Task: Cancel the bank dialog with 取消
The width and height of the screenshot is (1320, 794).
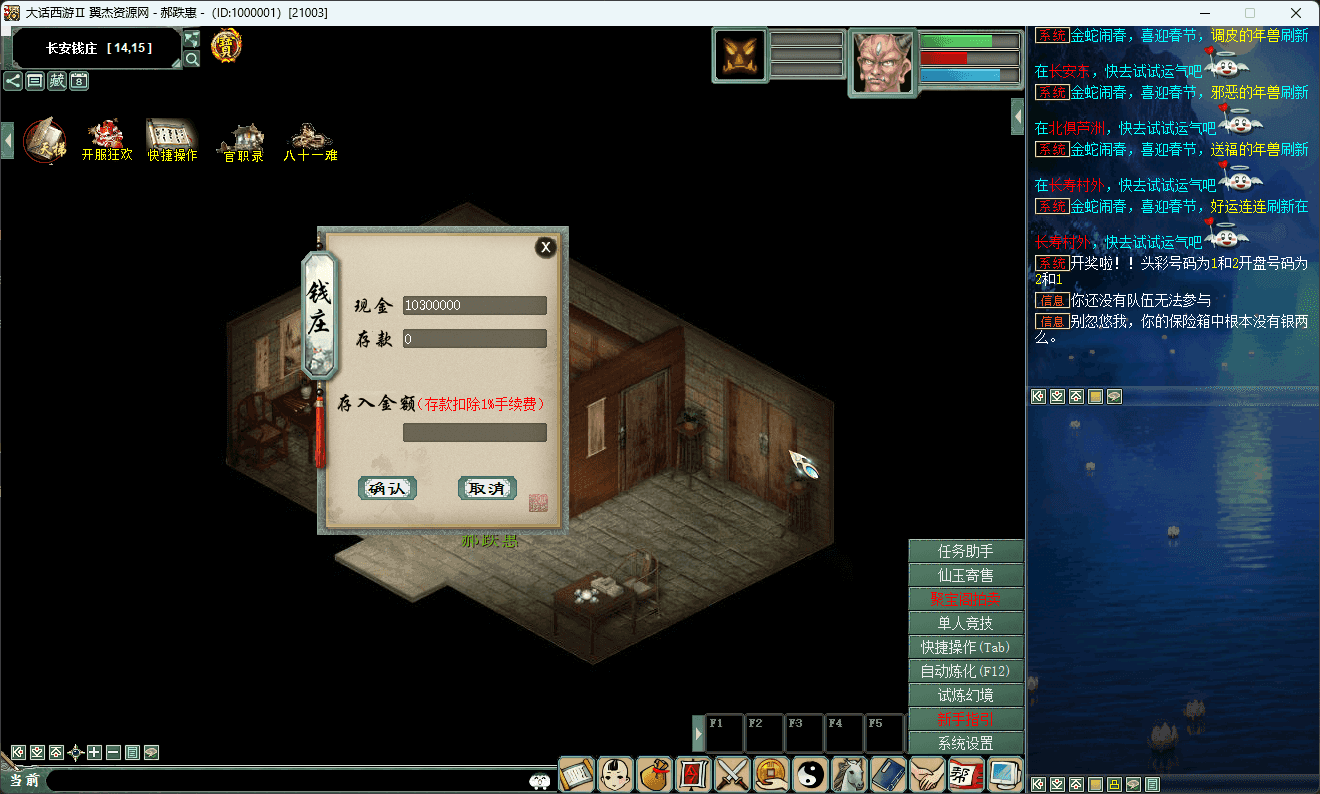Action: coord(487,488)
